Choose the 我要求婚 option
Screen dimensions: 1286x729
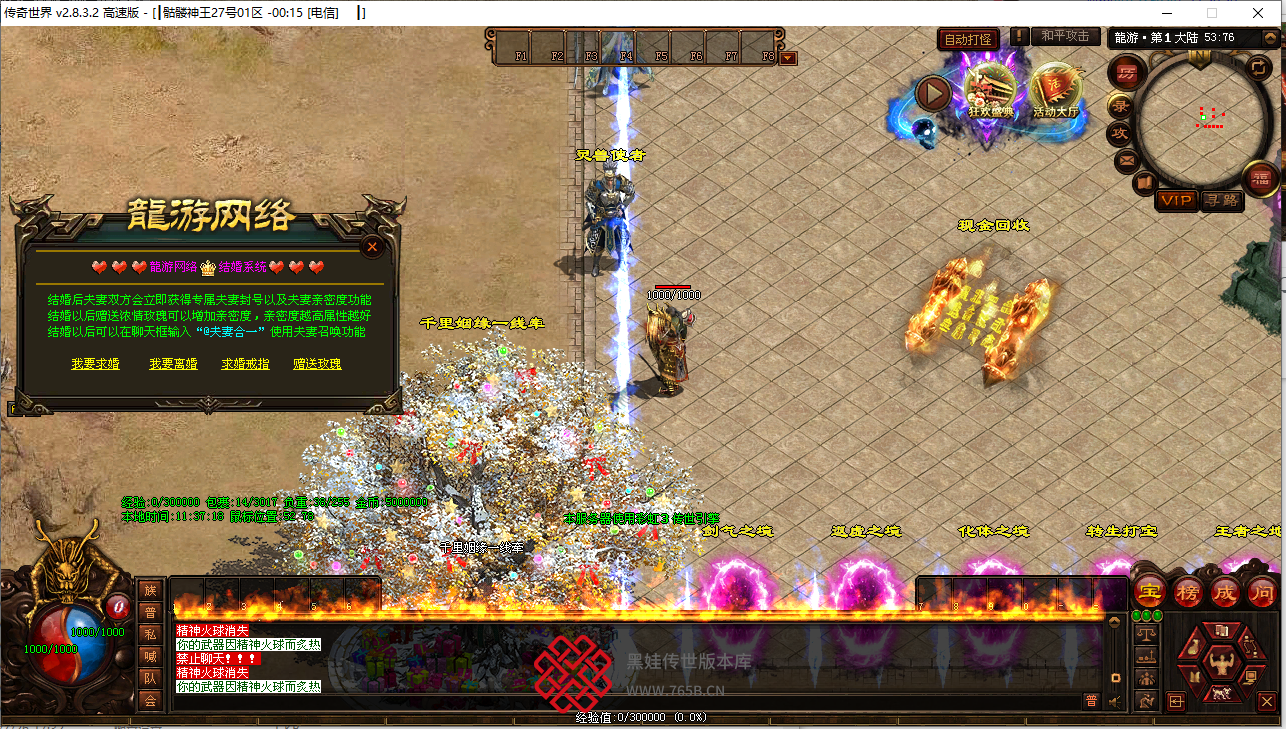tap(95, 364)
